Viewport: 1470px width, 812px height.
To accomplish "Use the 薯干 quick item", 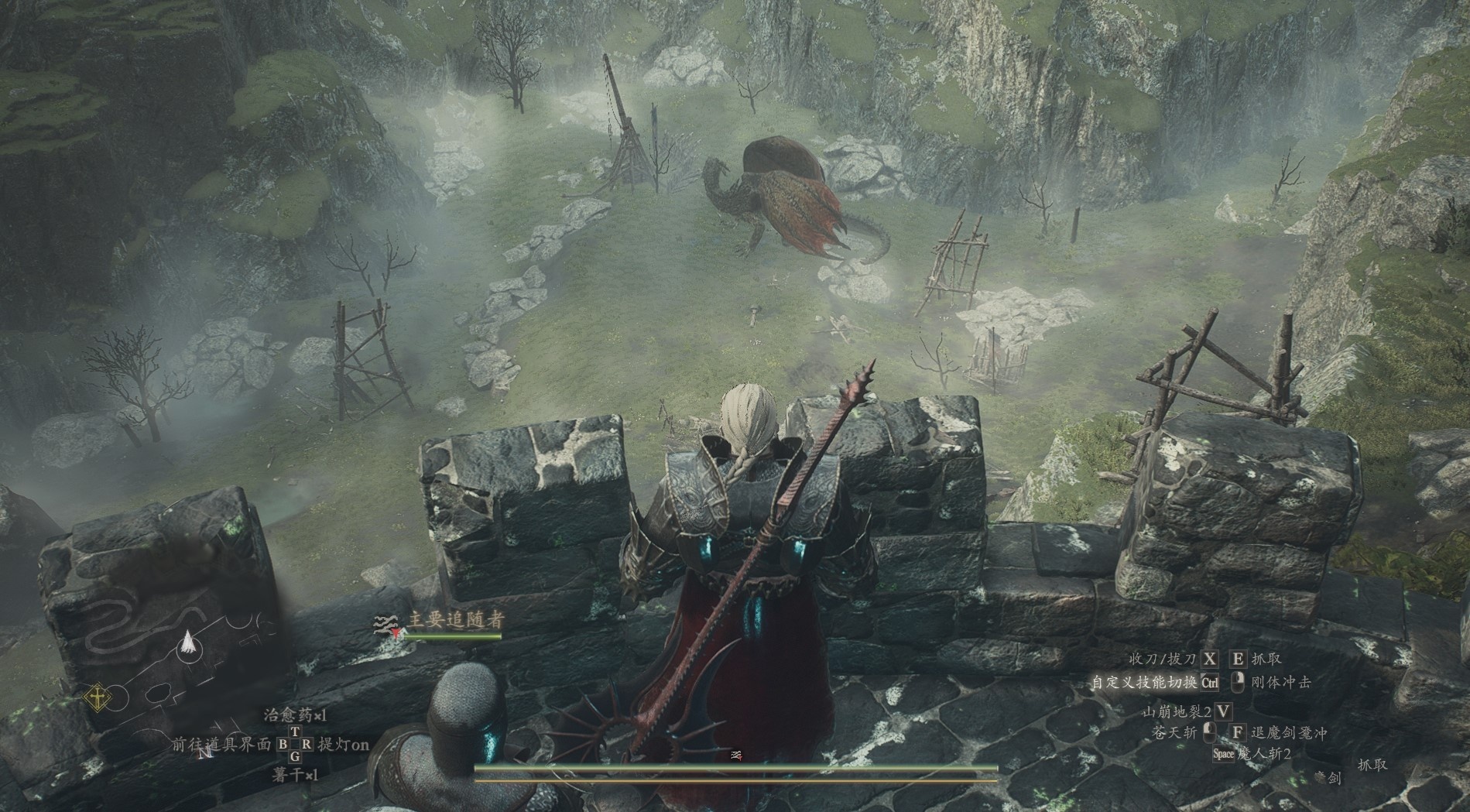I will (295, 774).
